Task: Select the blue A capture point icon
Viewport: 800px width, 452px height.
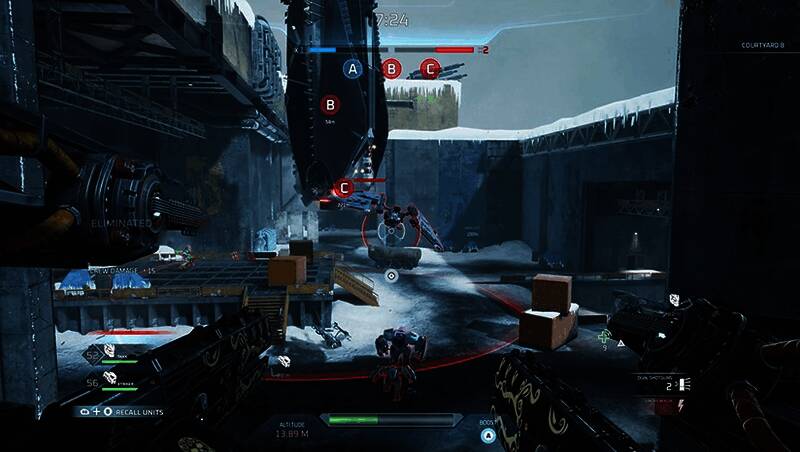Action: pos(352,69)
